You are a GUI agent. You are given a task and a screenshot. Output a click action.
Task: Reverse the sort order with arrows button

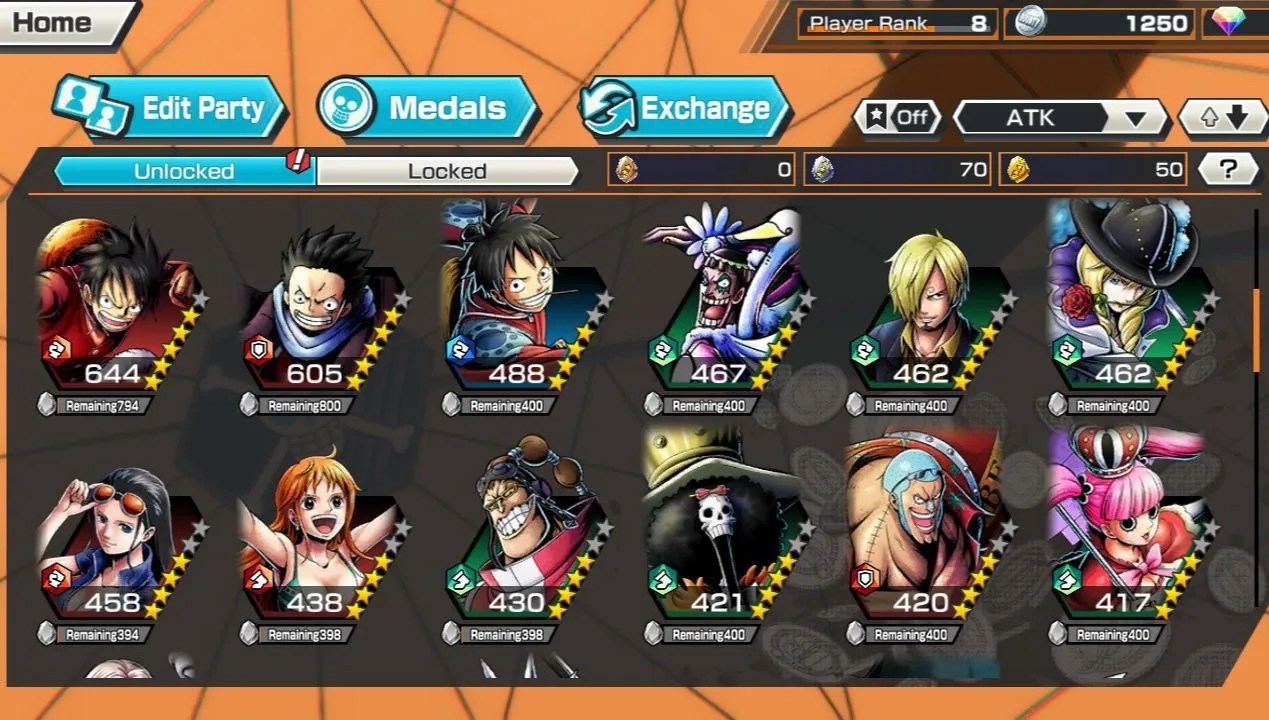click(x=1224, y=117)
